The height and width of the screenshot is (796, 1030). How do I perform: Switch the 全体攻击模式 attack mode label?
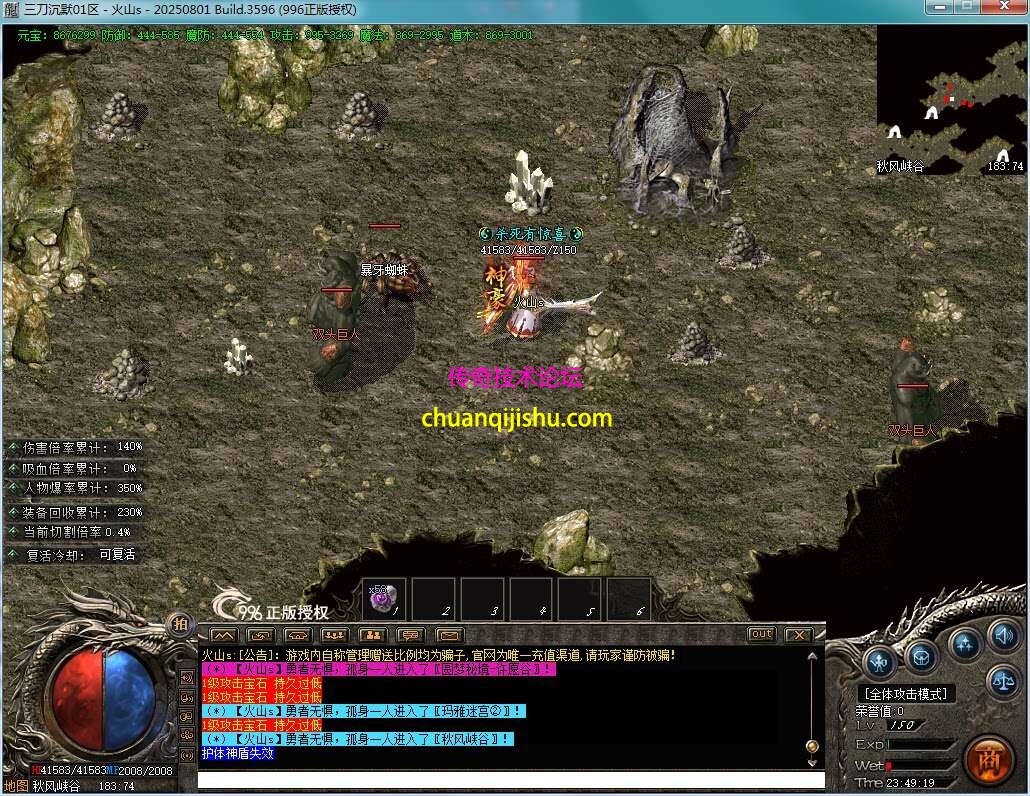click(x=907, y=693)
